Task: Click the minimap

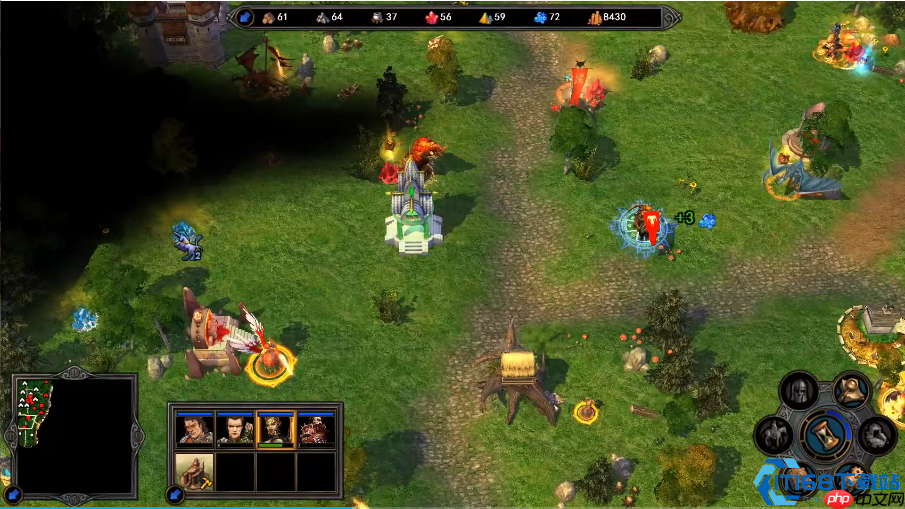Action: [x=73, y=436]
